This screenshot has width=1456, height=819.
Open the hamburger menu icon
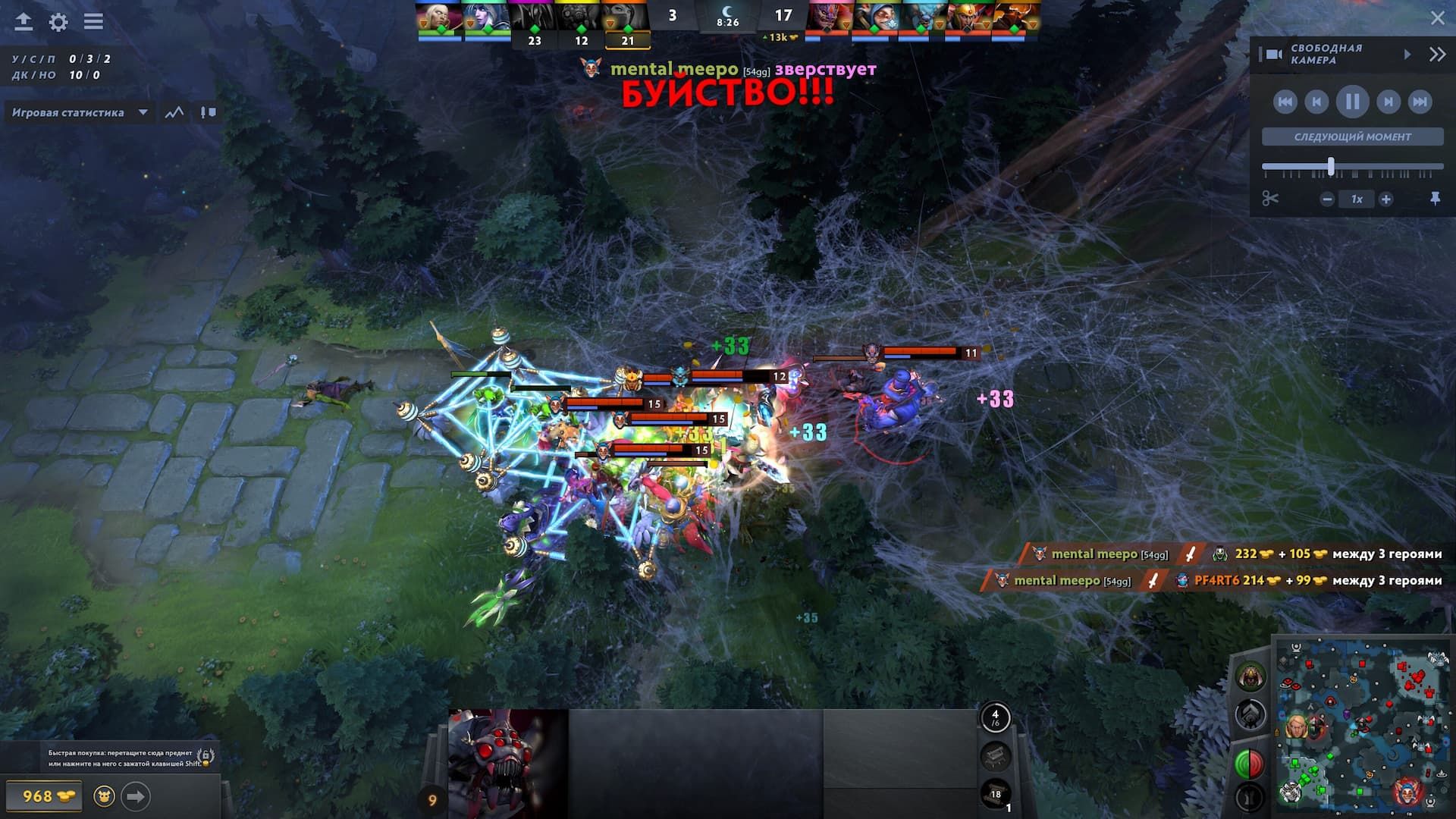(93, 22)
